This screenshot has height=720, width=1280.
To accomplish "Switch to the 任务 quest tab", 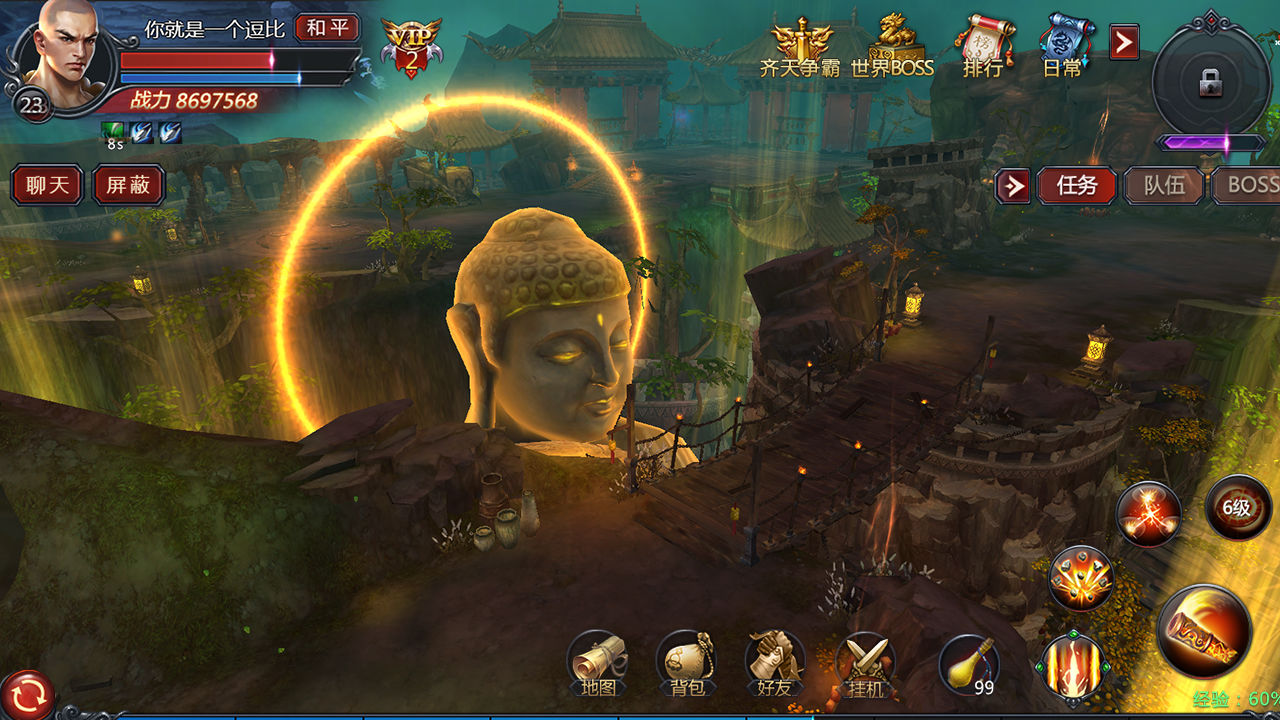I will coord(1076,186).
